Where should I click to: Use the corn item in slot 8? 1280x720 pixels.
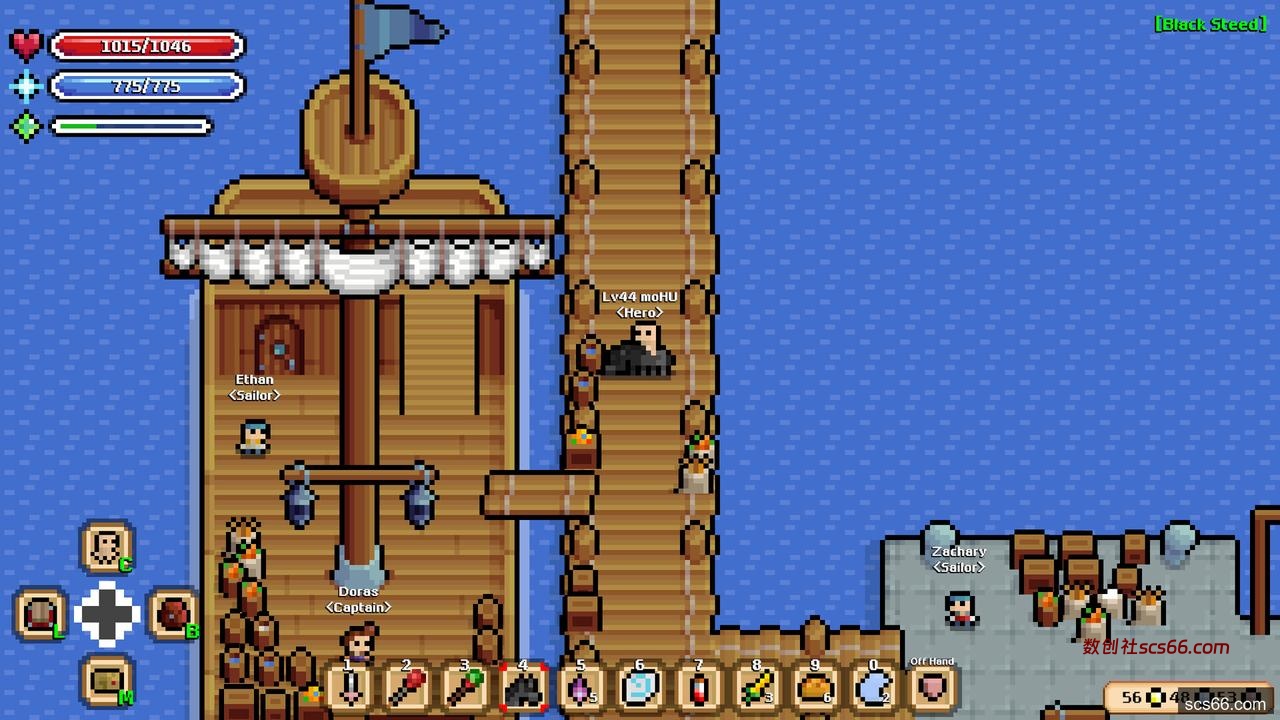(x=757, y=687)
